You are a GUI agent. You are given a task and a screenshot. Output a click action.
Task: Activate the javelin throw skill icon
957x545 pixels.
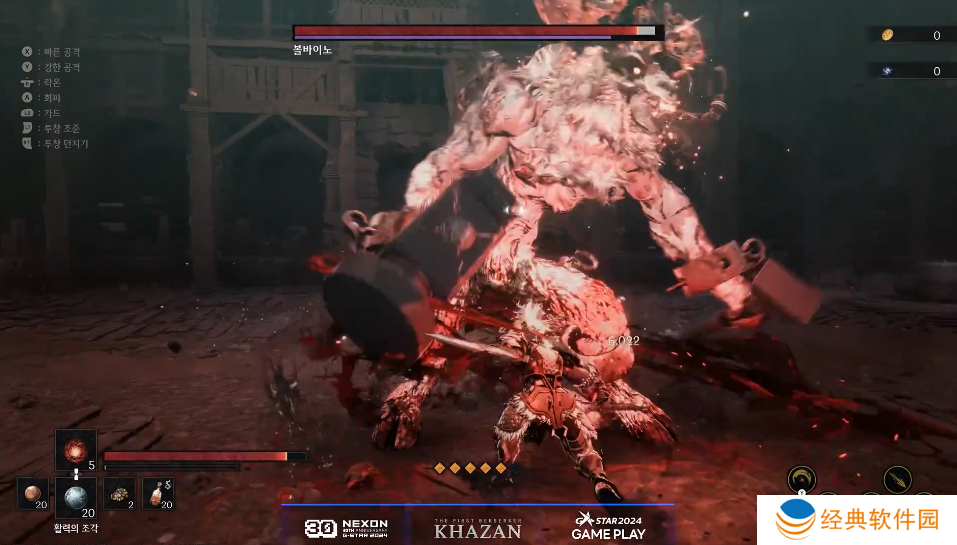point(897,479)
